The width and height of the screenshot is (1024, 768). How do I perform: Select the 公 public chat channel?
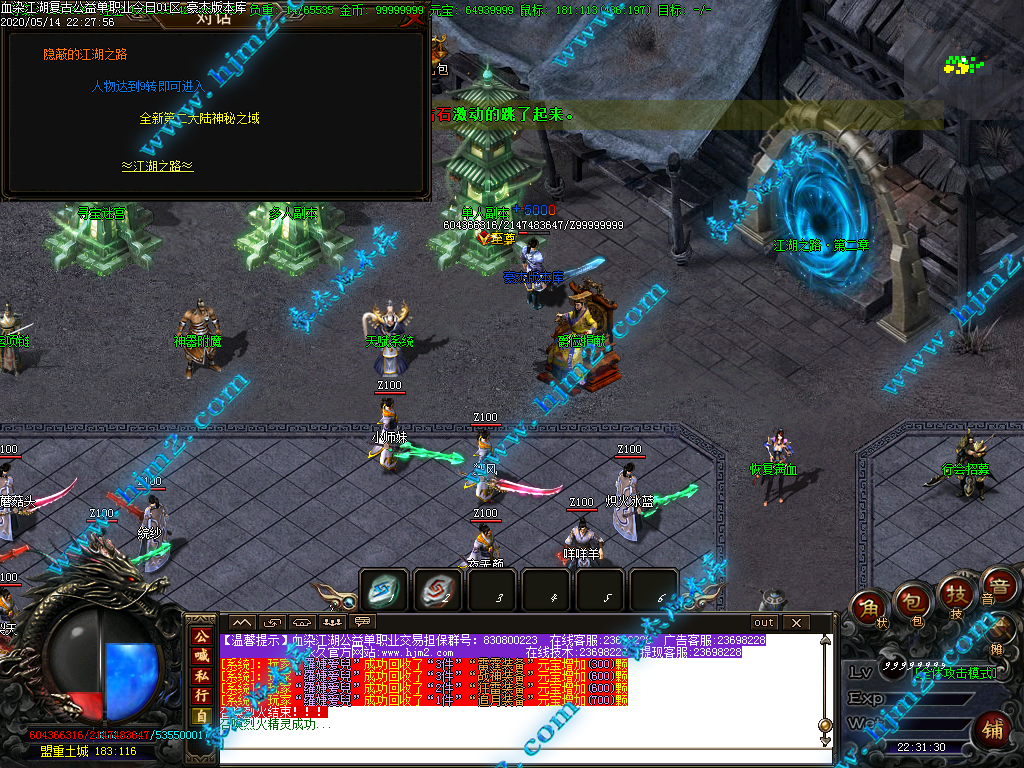[x=201, y=634]
